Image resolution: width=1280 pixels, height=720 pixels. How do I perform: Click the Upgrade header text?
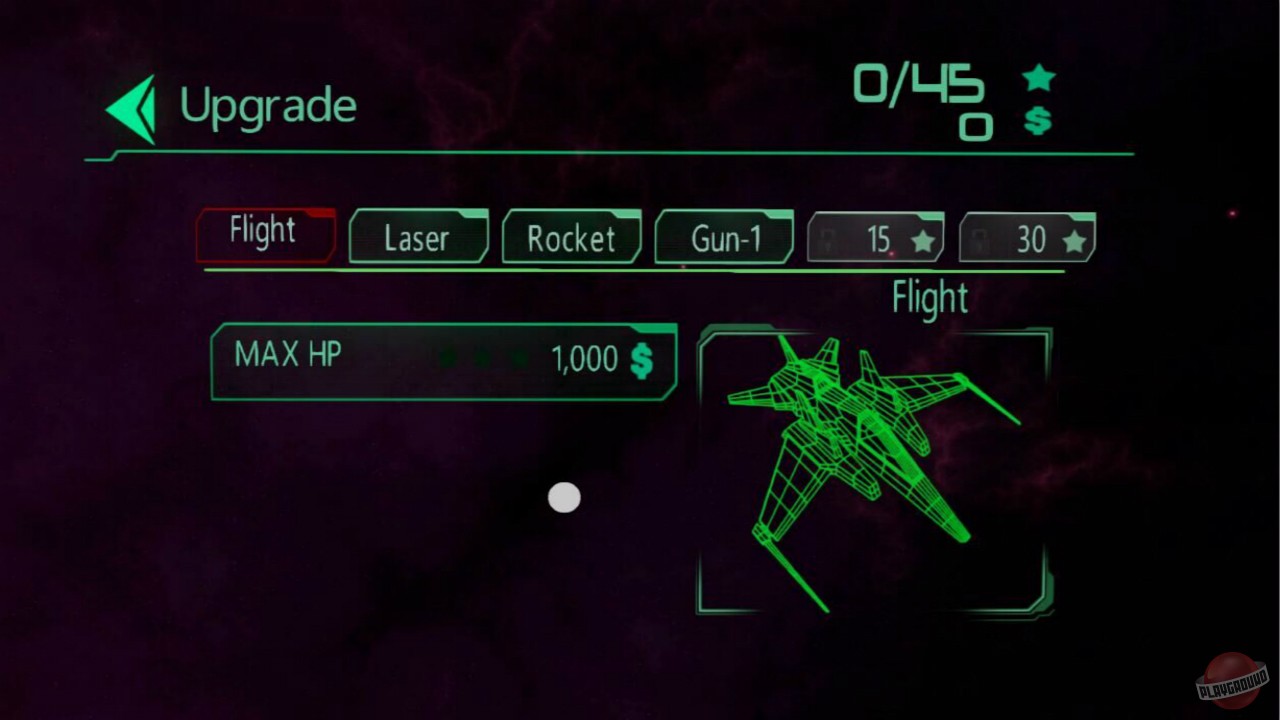268,105
